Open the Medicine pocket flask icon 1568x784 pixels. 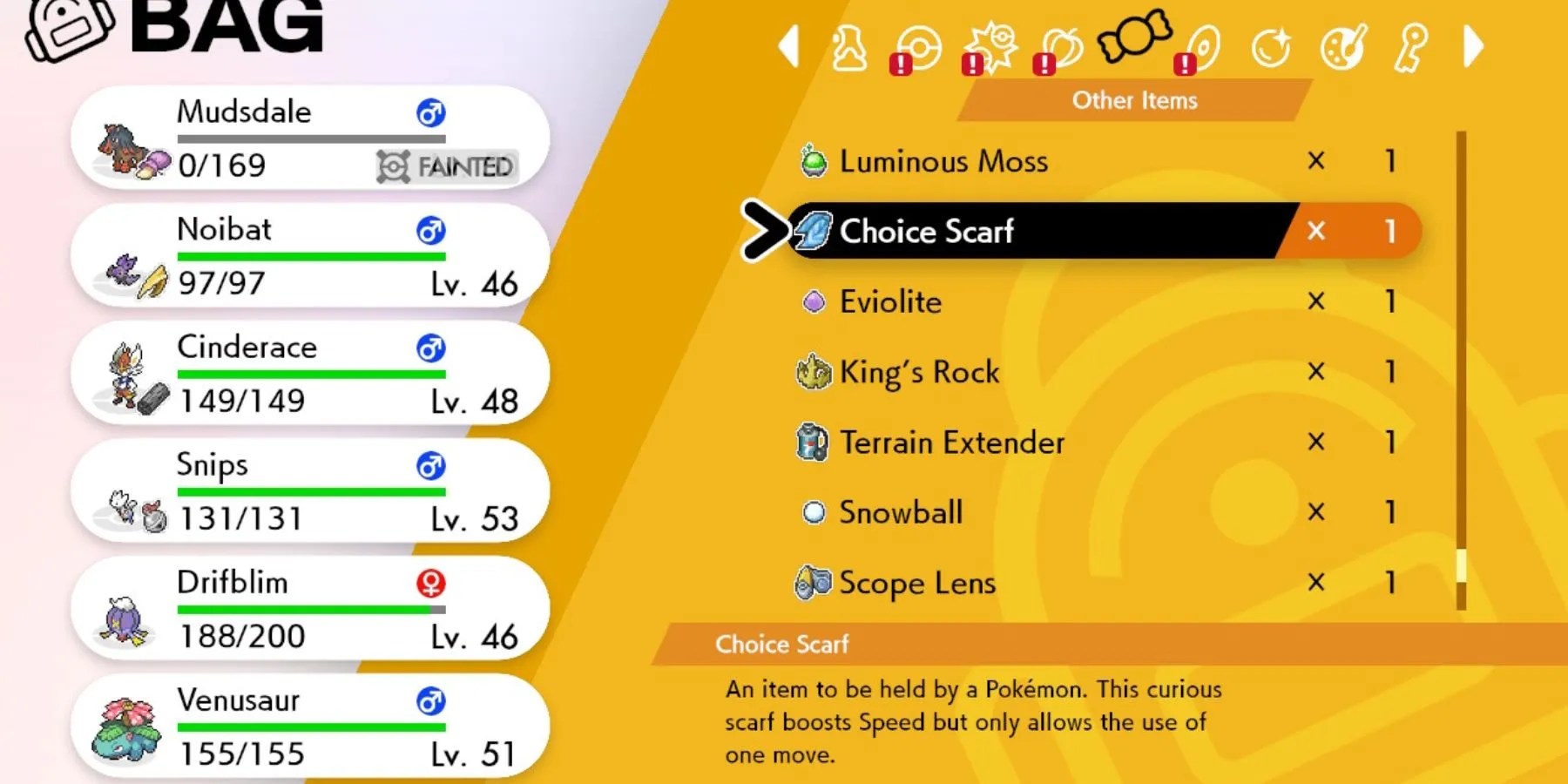[x=849, y=48]
